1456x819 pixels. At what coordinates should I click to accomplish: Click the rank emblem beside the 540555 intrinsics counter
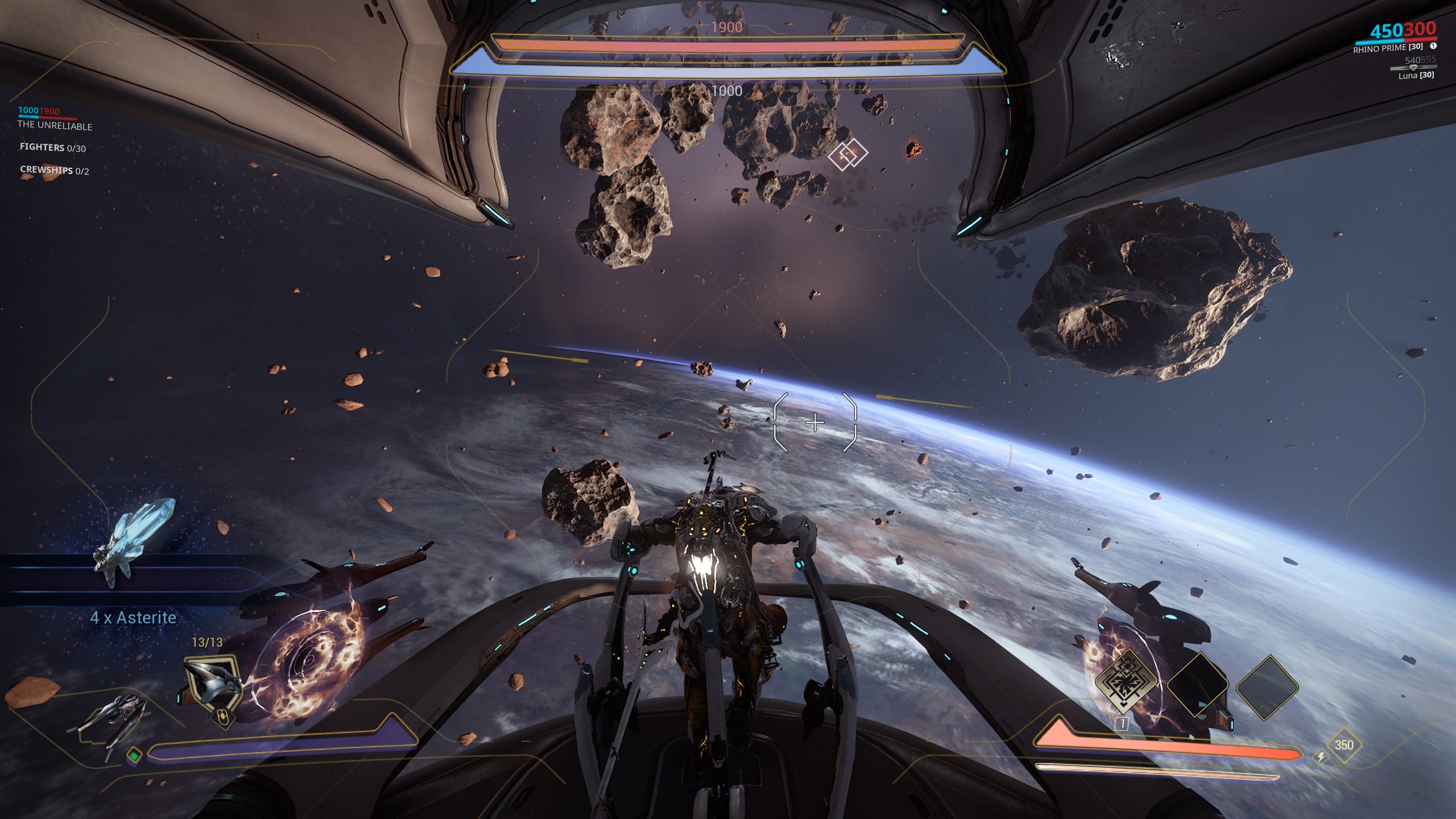(x=1413, y=68)
